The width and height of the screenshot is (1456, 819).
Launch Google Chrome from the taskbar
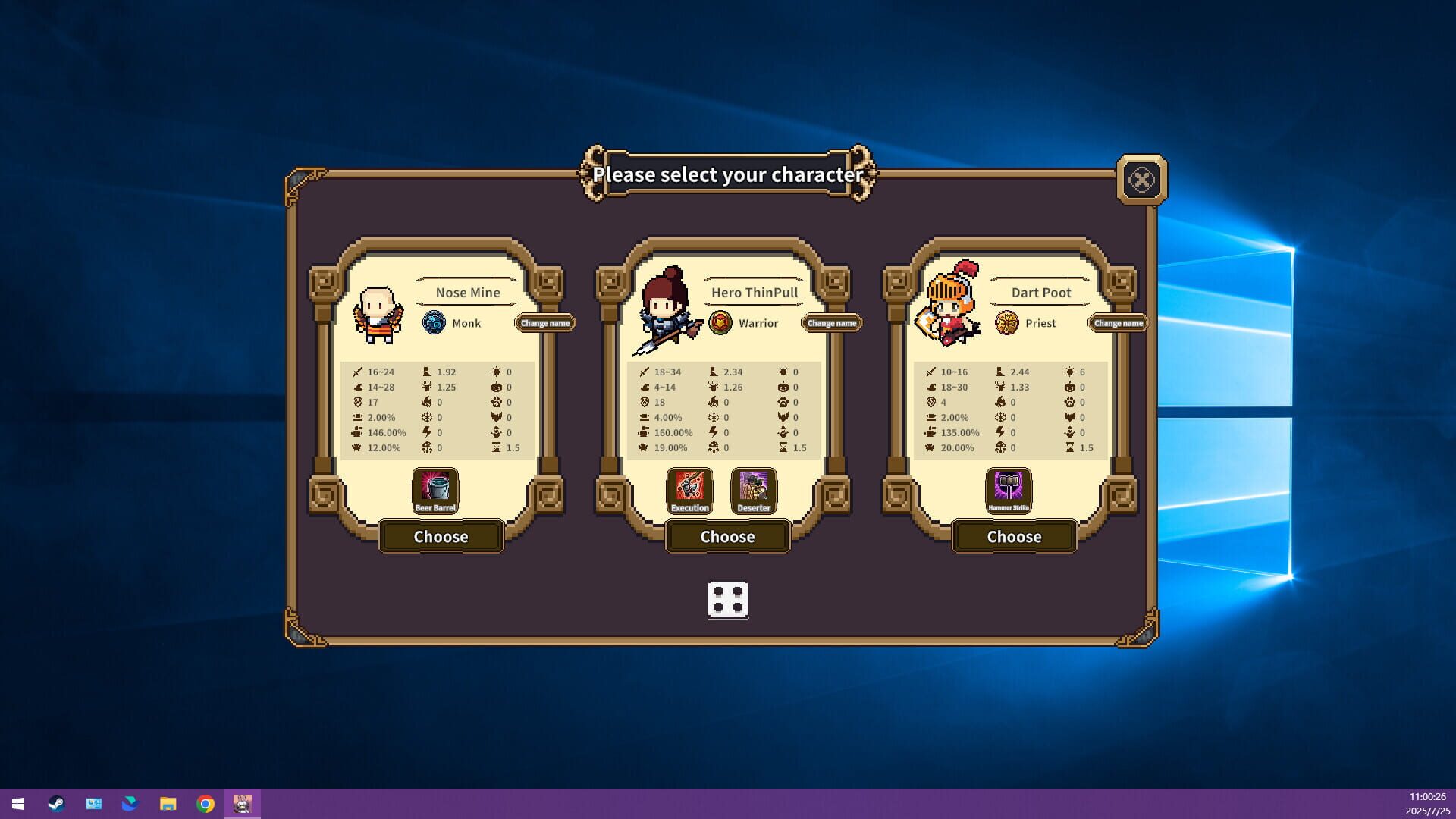pyautogui.click(x=205, y=803)
